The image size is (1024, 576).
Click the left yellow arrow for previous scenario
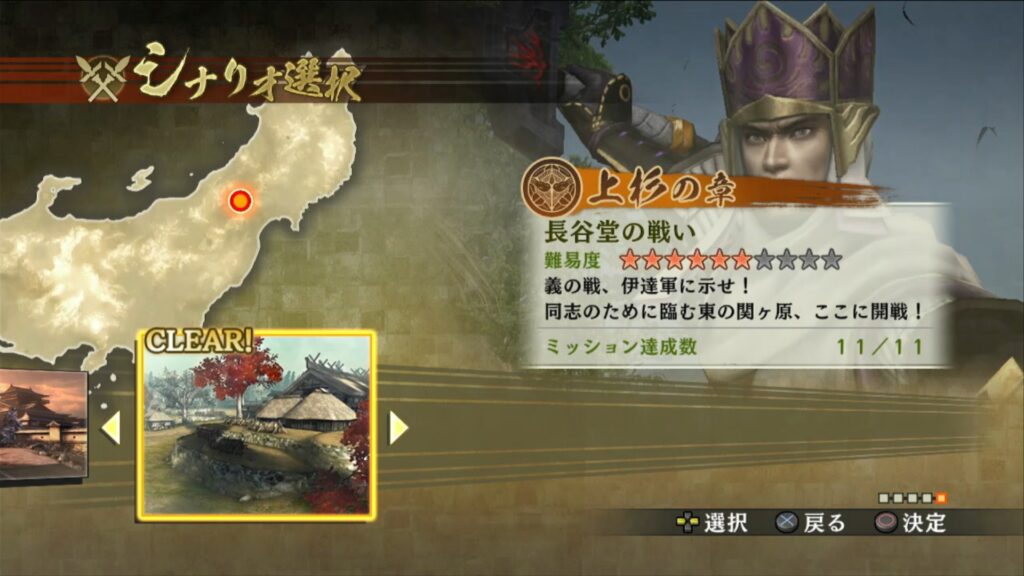(112, 428)
